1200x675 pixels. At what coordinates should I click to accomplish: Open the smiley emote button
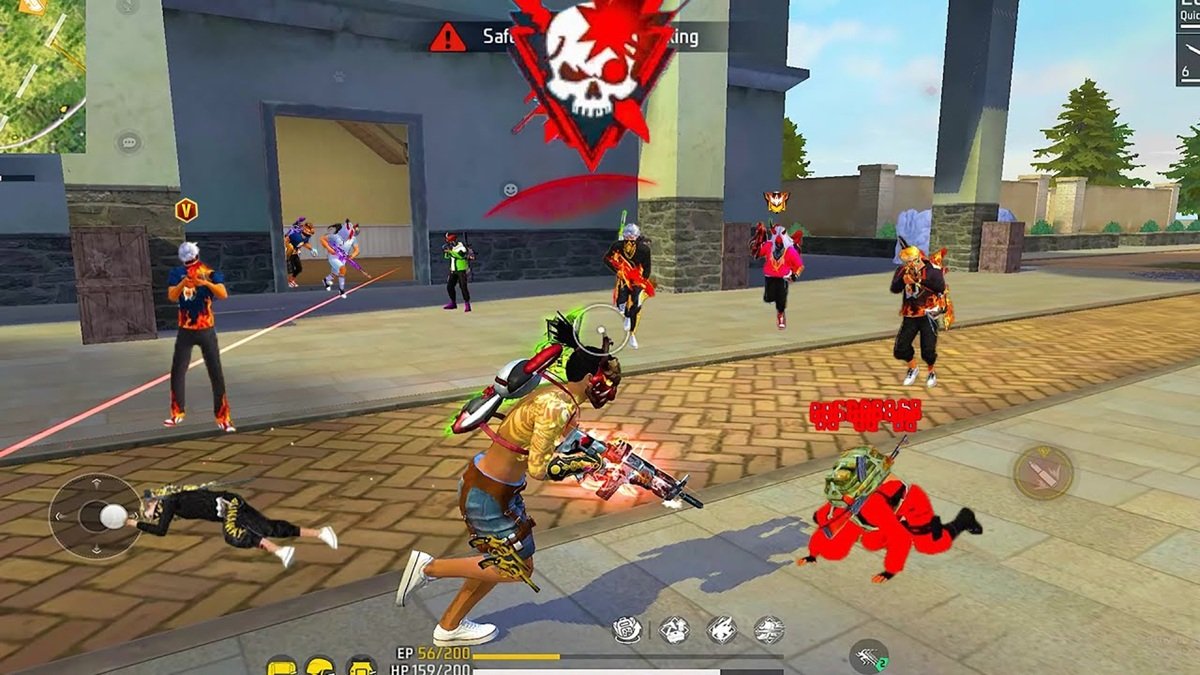click(x=511, y=189)
